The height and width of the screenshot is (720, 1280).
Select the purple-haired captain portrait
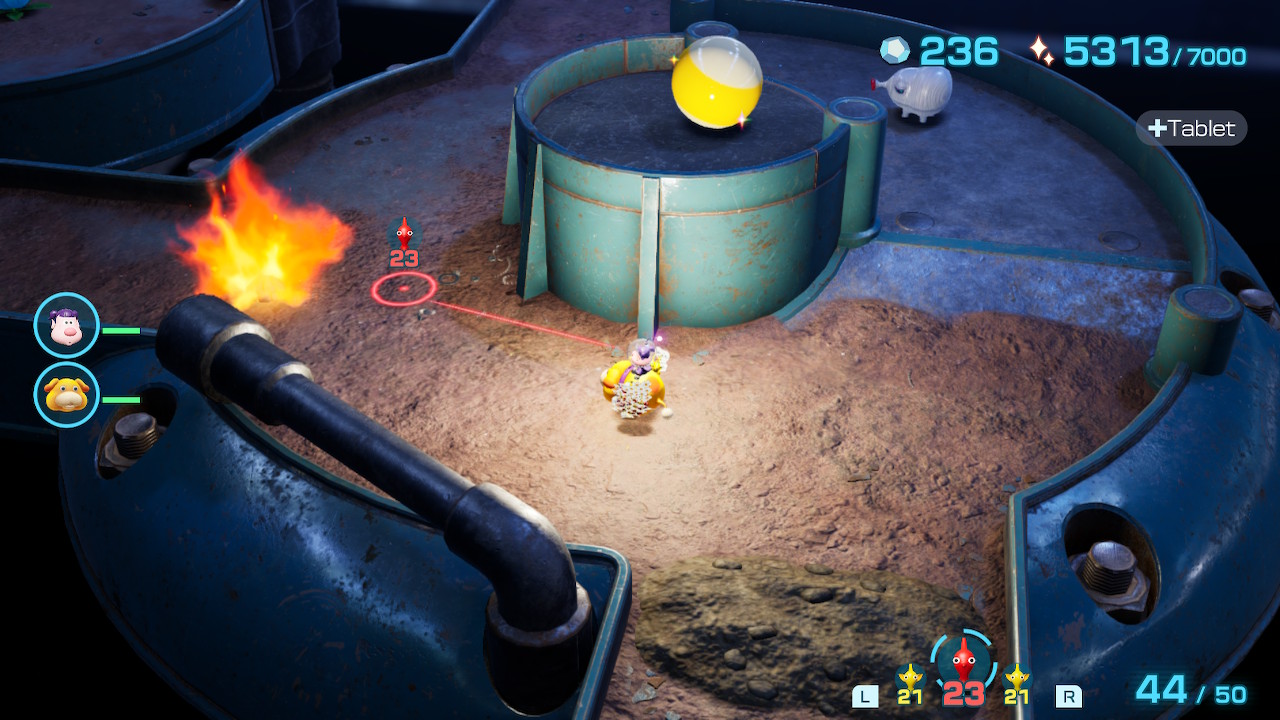coord(66,325)
